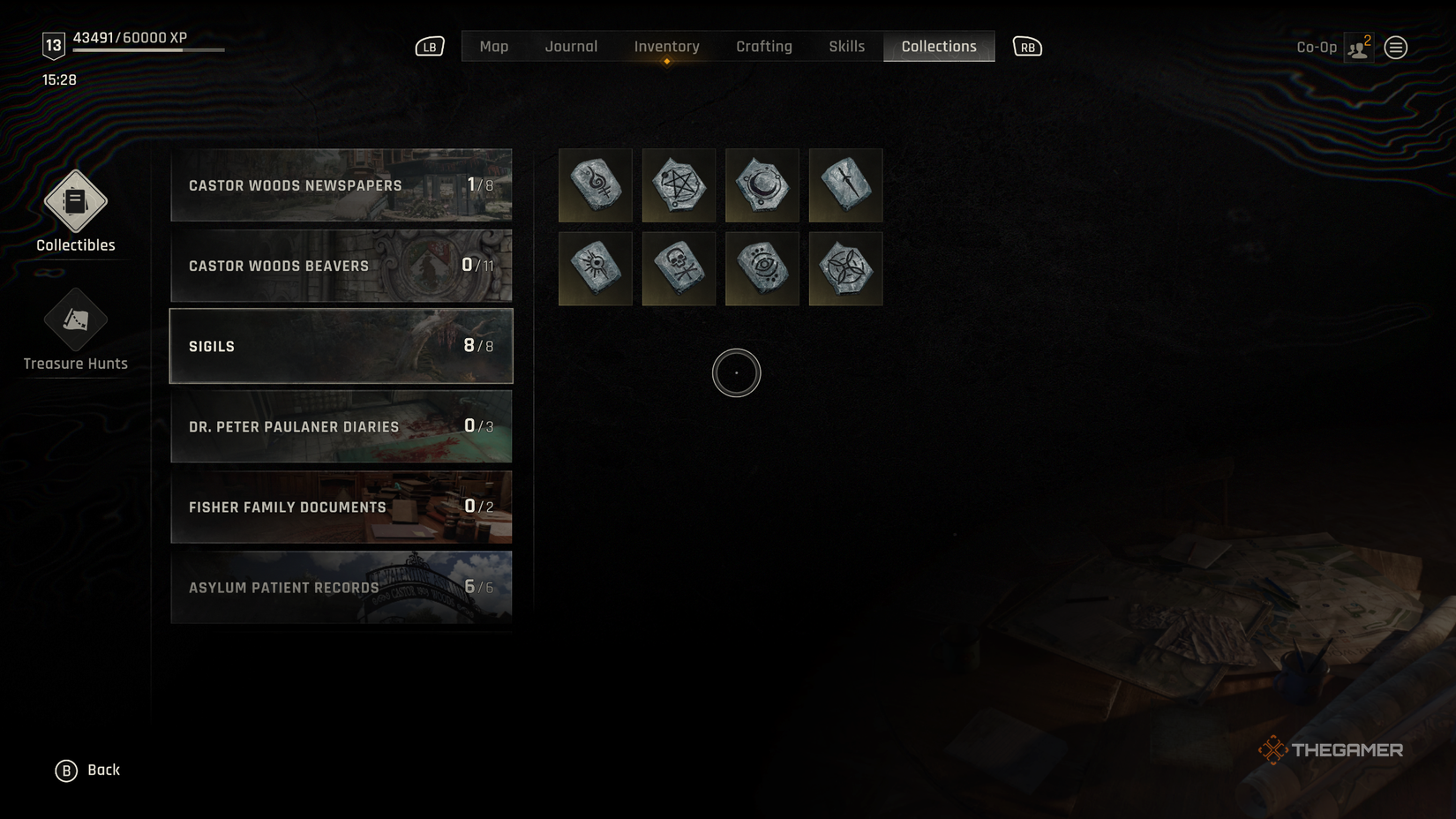Screen dimensions: 1456x819
Task: Select the Map tab
Action: 493,46
